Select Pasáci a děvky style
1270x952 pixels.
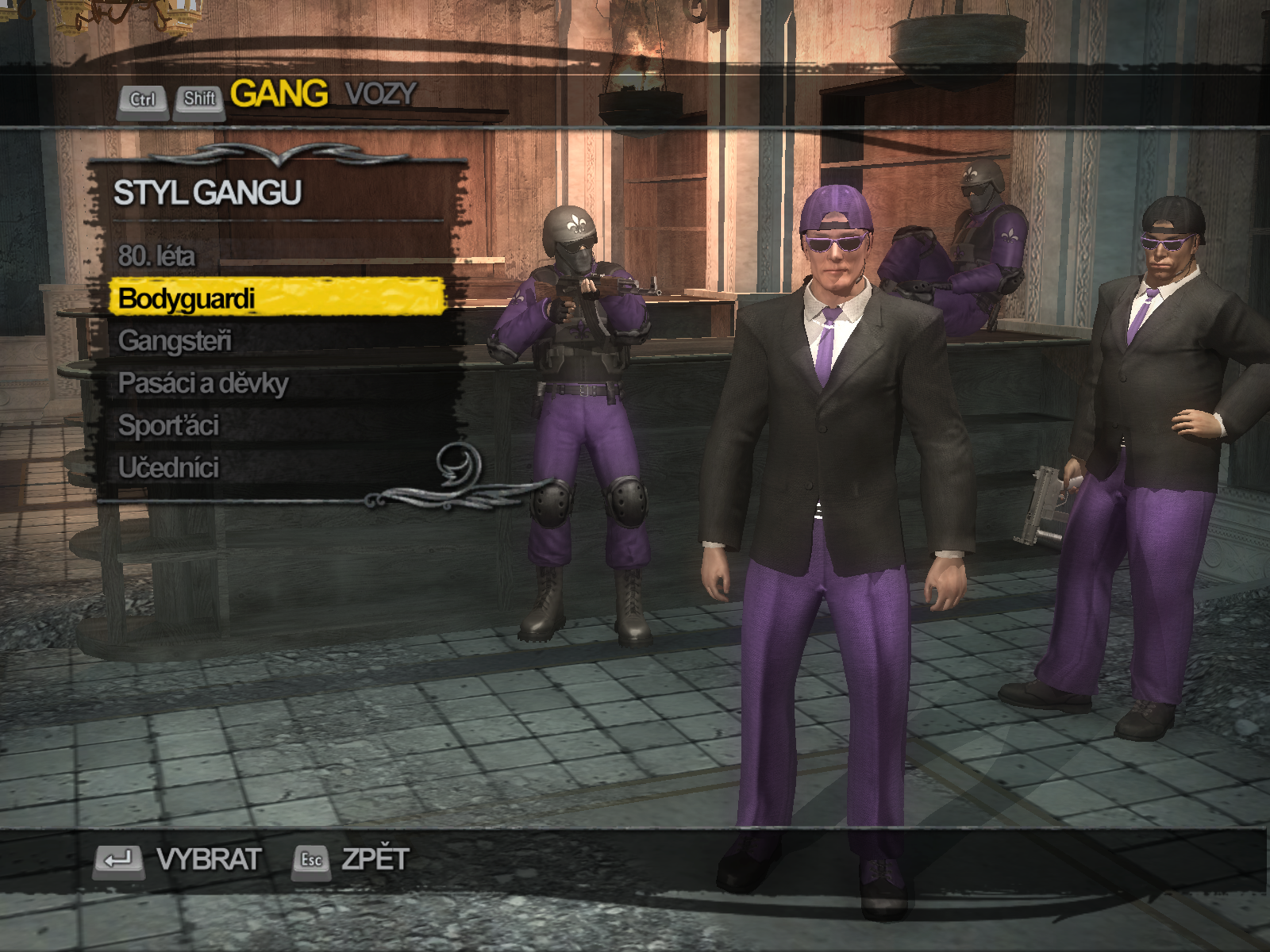[x=203, y=383]
